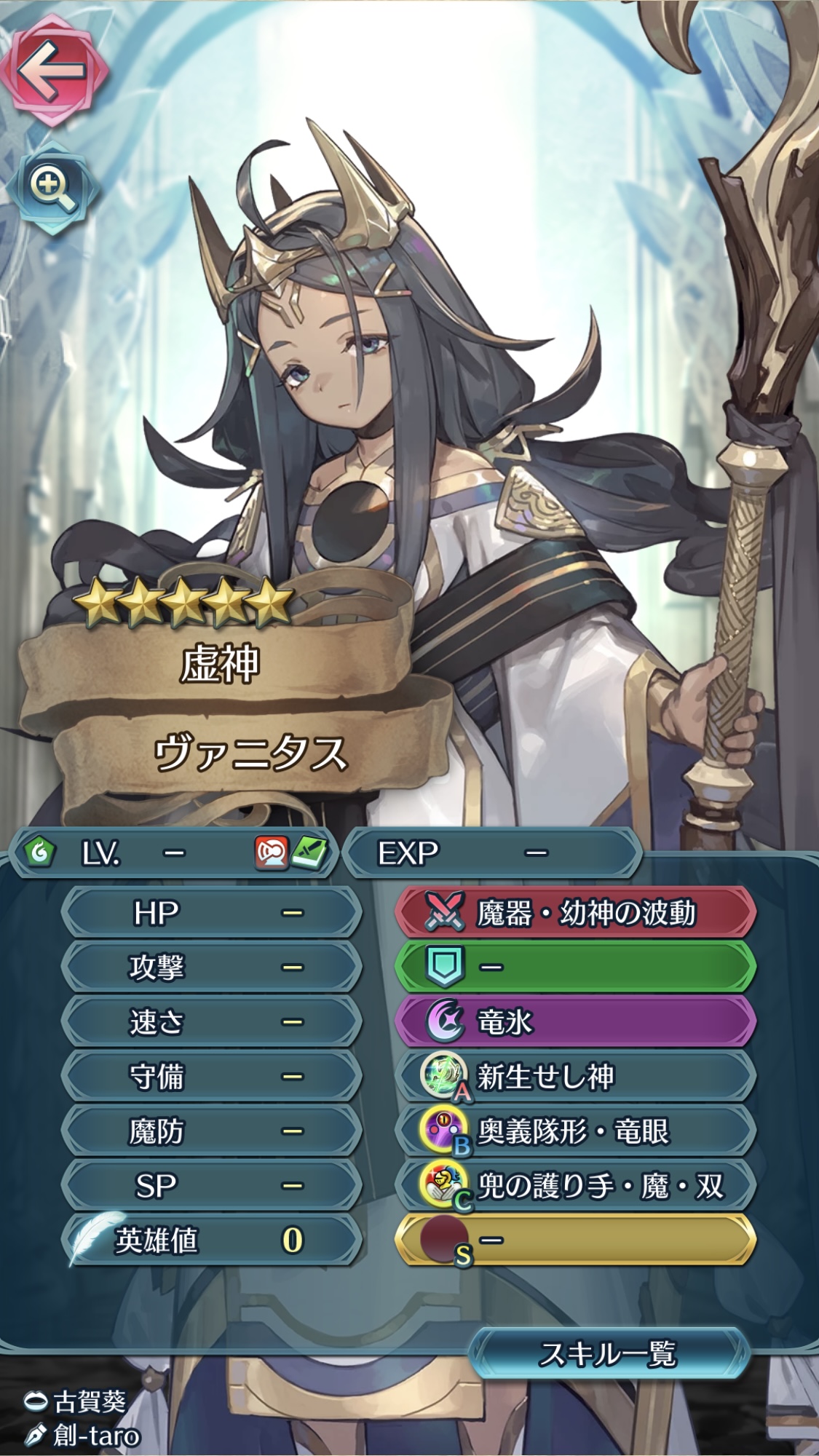Select the empty sacred seal slot
This screenshot has height=1456, width=819.
click(x=575, y=1241)
